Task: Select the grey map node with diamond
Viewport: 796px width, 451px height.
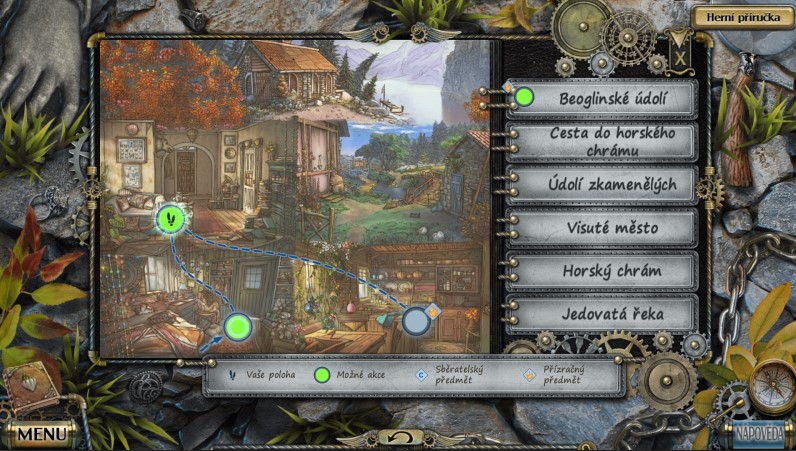Action: coord(416,320)
